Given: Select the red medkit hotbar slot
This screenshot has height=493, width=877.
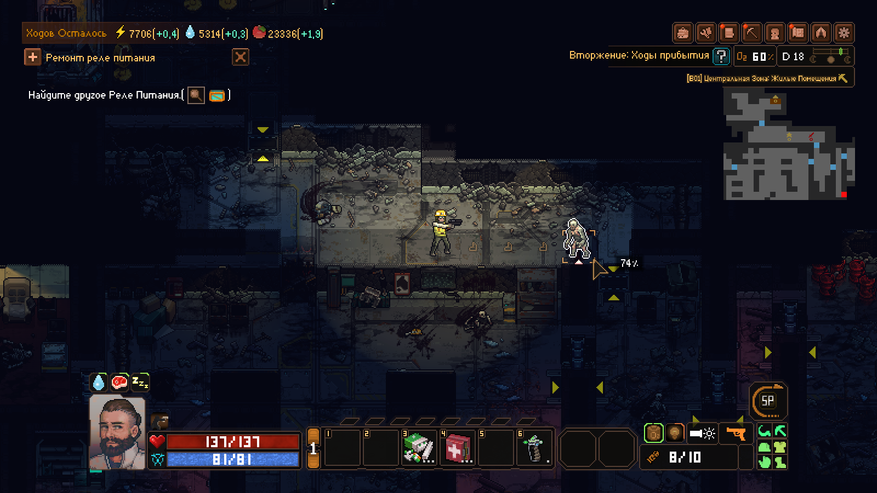Looking at the screenshot, I should pos(457,448).
